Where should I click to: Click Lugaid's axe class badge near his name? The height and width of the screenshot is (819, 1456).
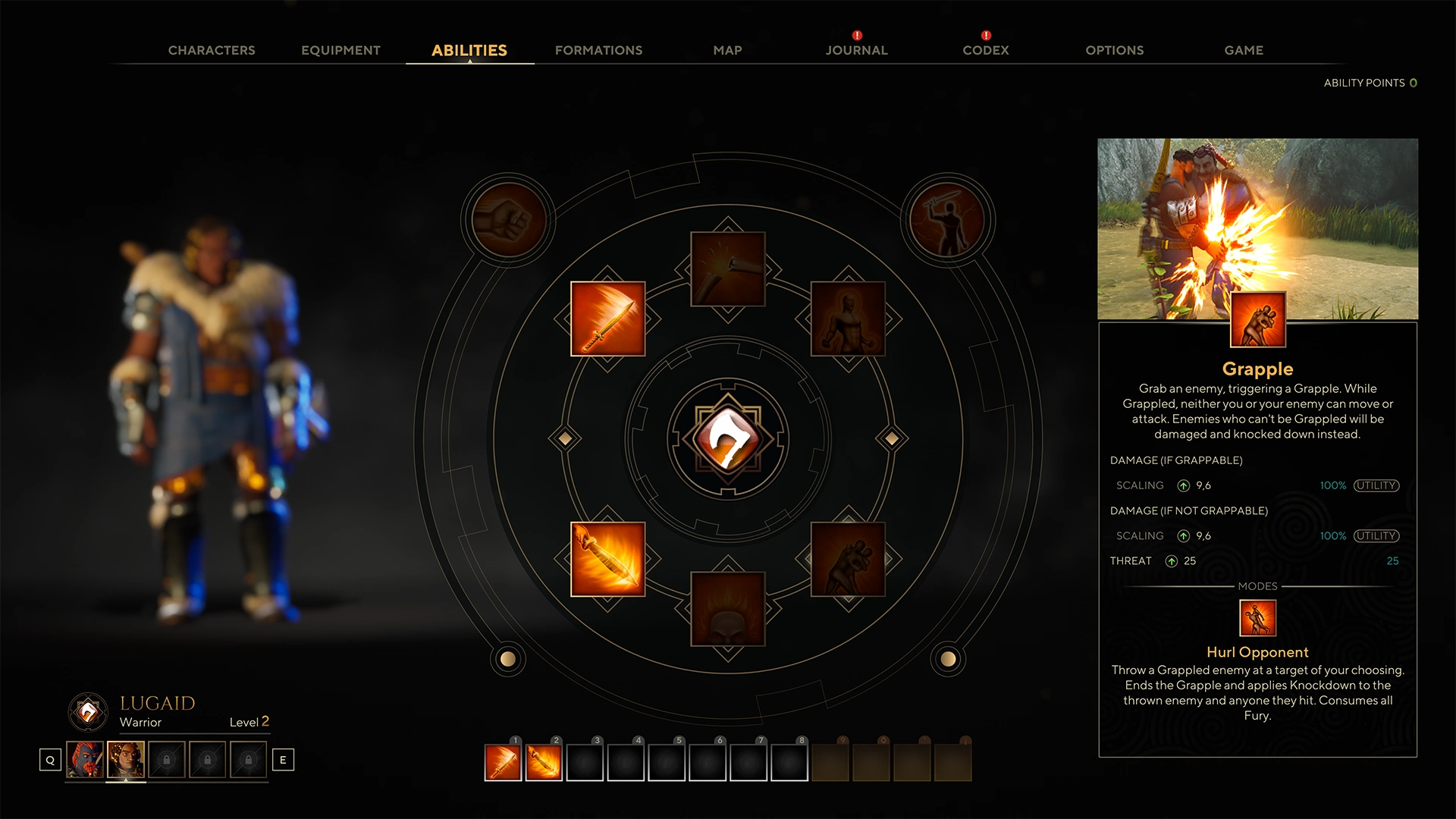pyautogui.click(x=89, y=711)
